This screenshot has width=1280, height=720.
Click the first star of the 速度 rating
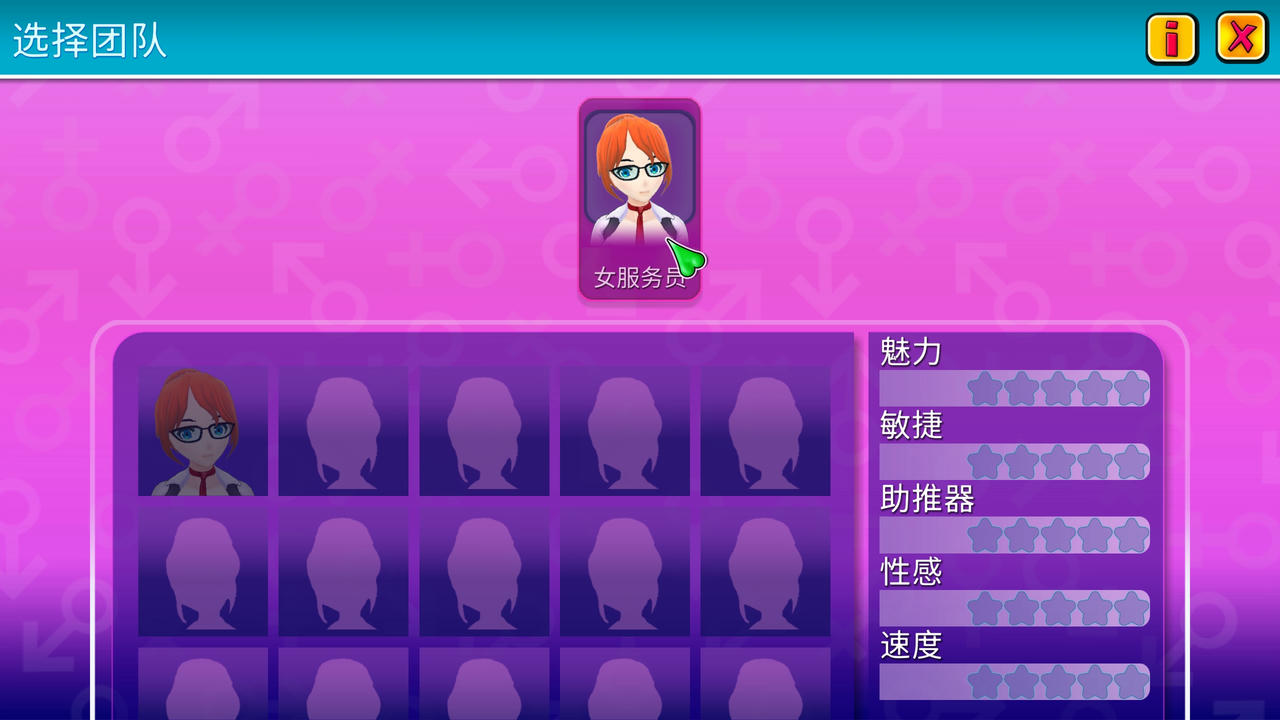(985, 682)
